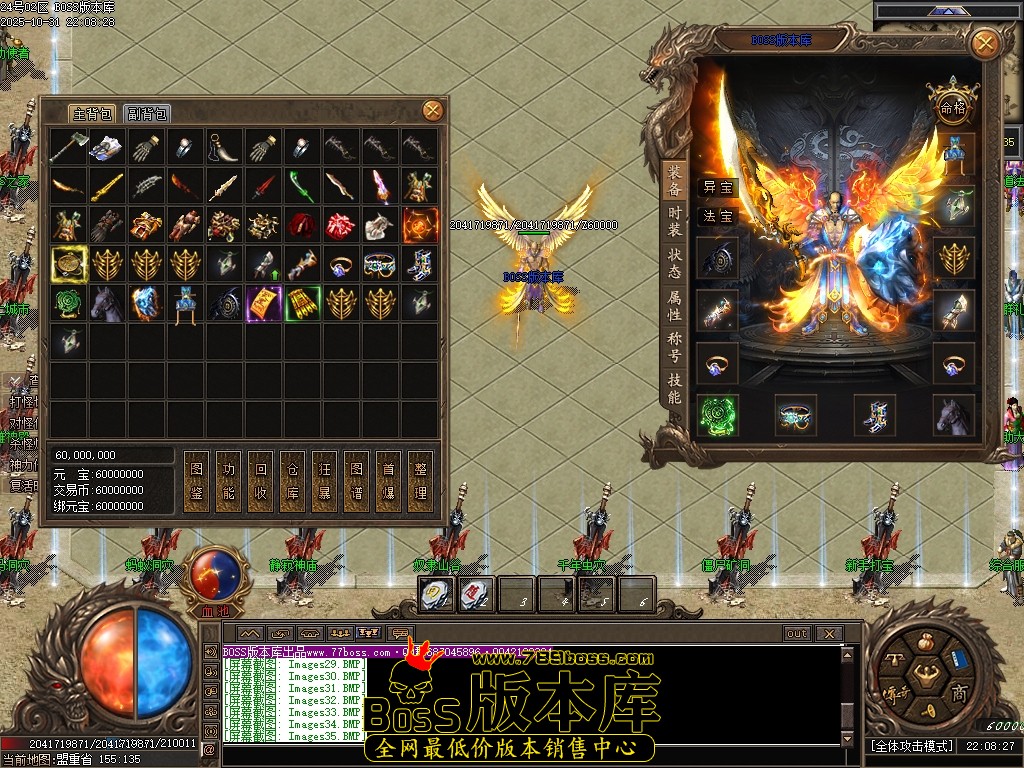Click the 回收 recycle button
The image size is (1024, 768).
(x=260, y=481)
